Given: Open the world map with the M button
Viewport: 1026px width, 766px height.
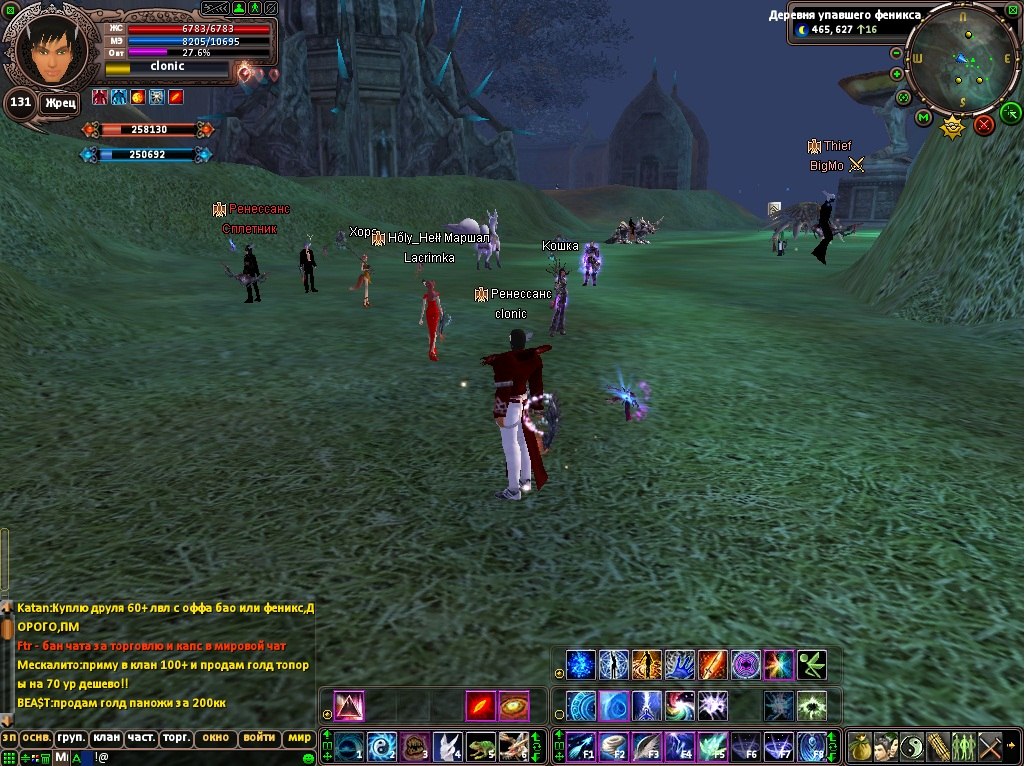Looking at the screenshot, I should tap(923, 118).
